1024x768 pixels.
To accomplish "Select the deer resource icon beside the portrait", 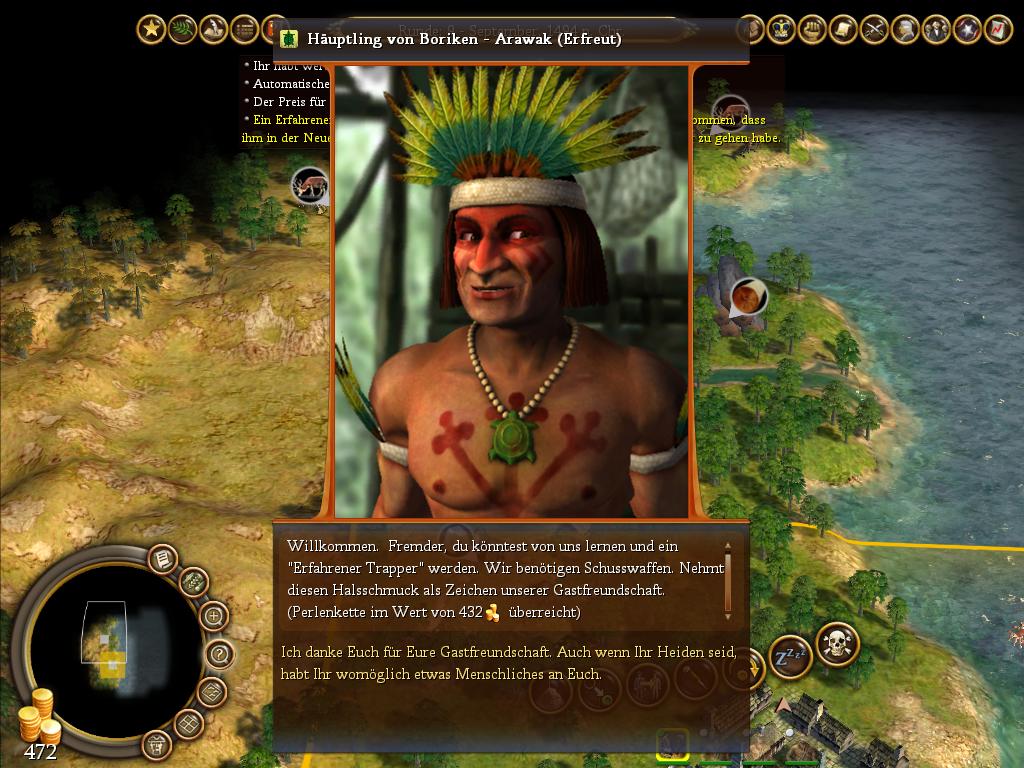I will (310, 186).
